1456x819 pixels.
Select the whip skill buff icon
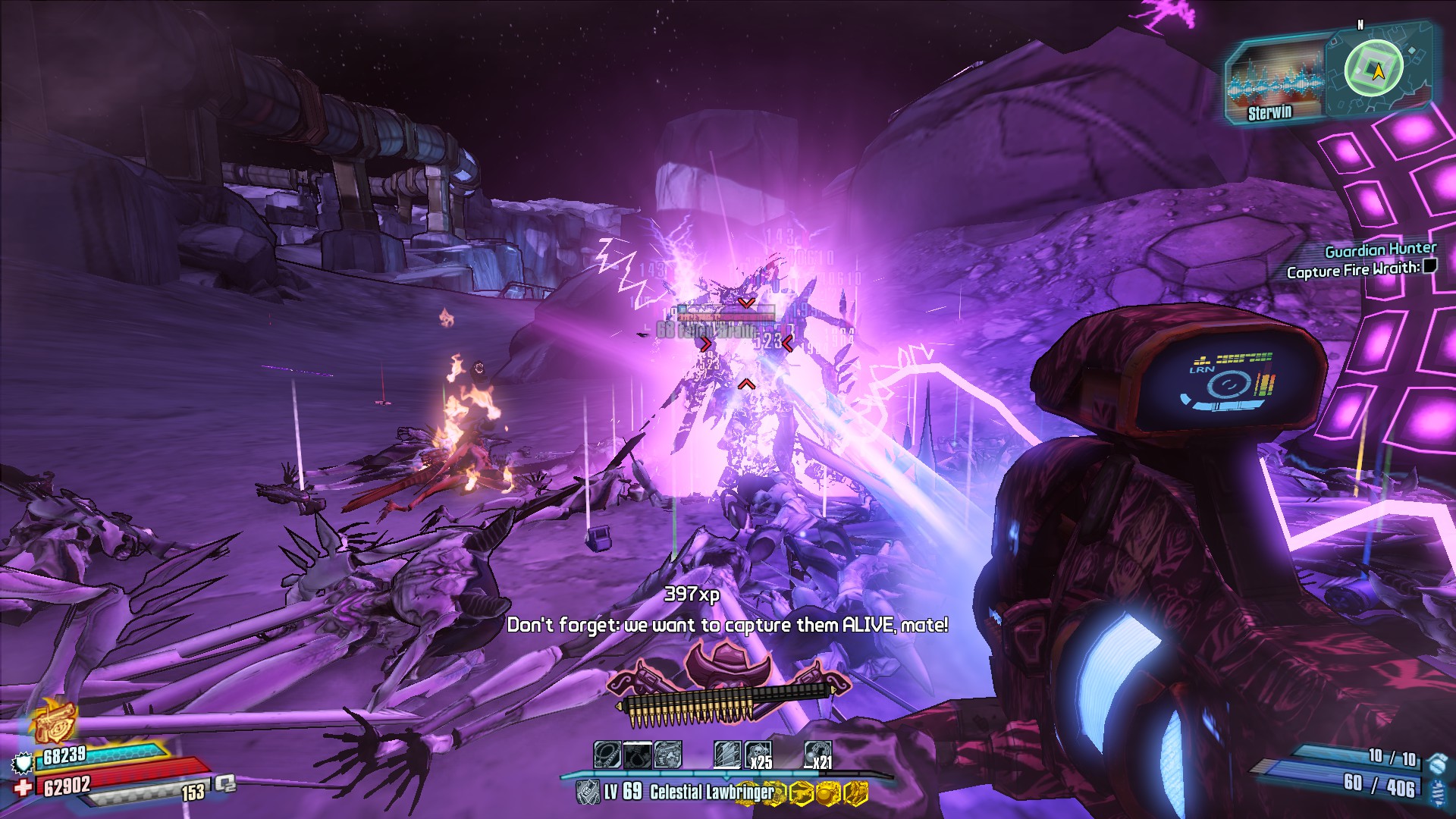click(x=607, y=755)
